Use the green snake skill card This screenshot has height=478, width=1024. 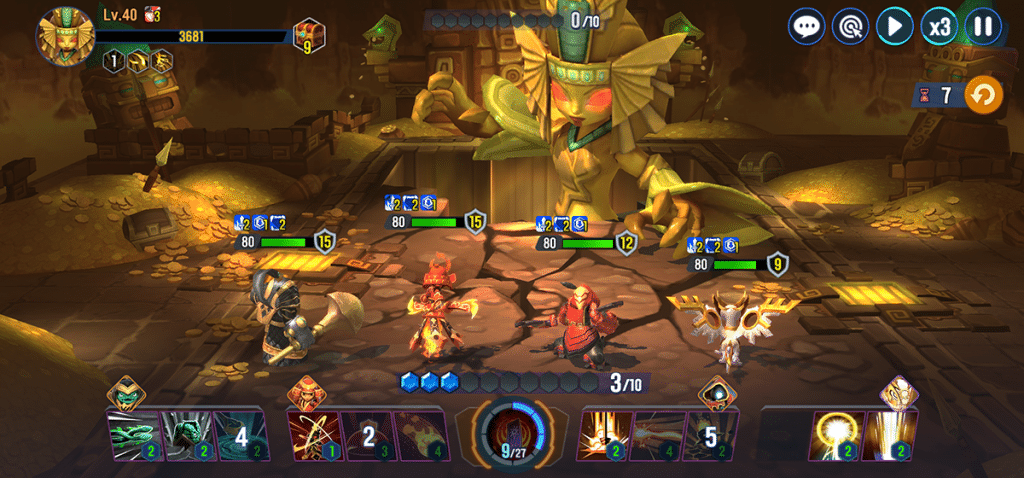[133, 435]
